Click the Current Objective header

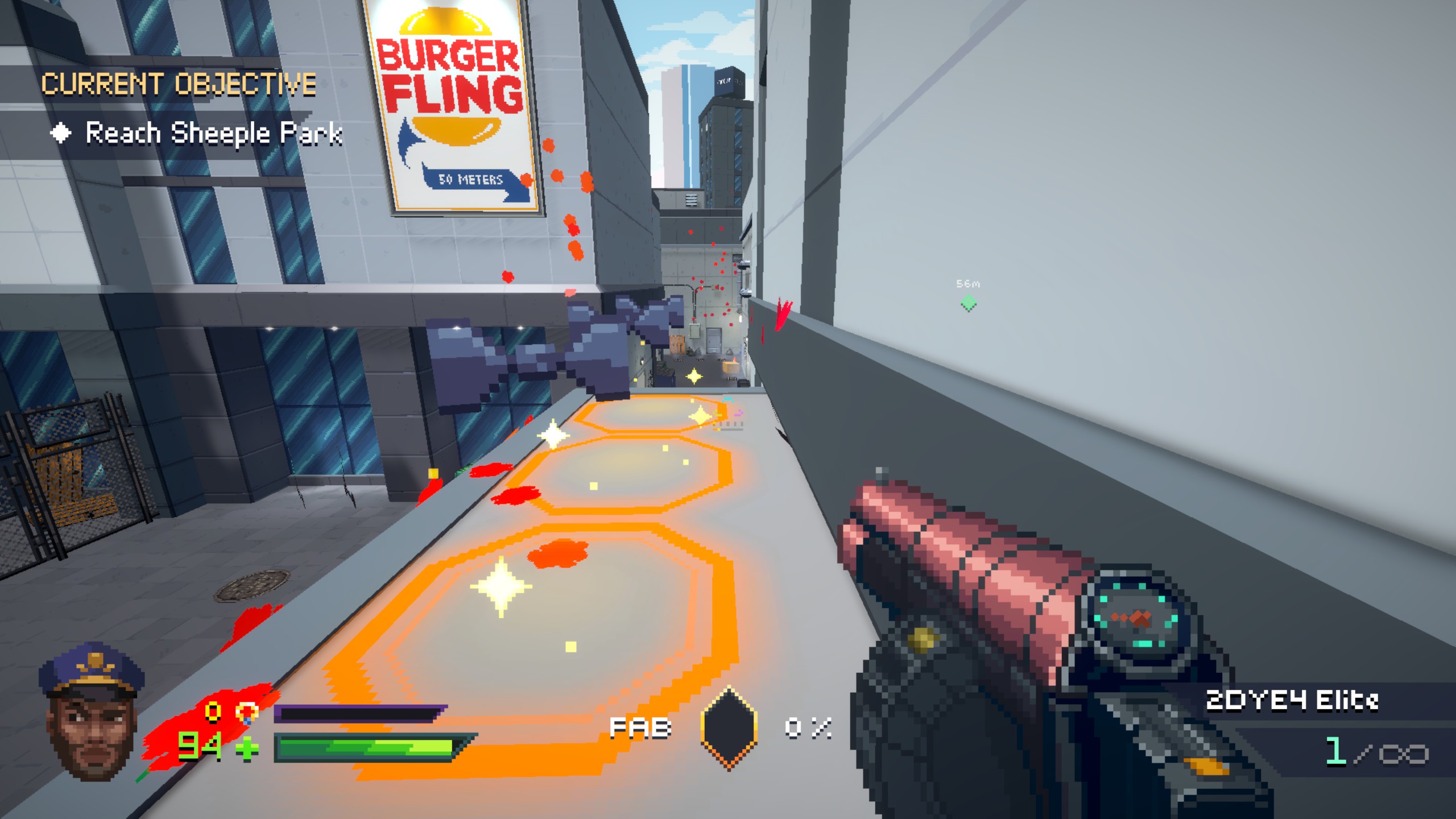(179, 84)
